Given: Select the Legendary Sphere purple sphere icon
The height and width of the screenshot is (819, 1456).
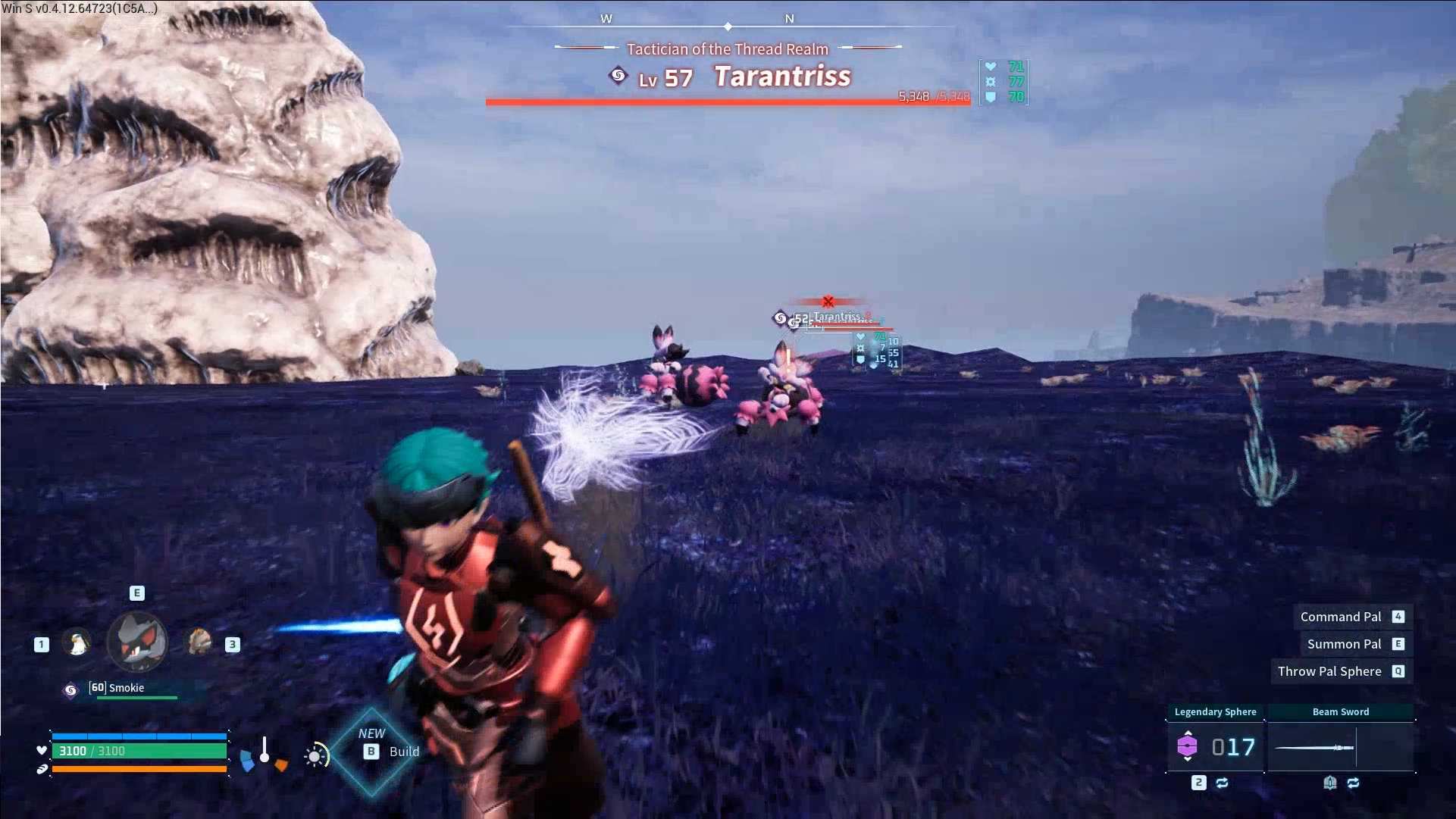Looking at the screenshot, I should (1188, 745).
